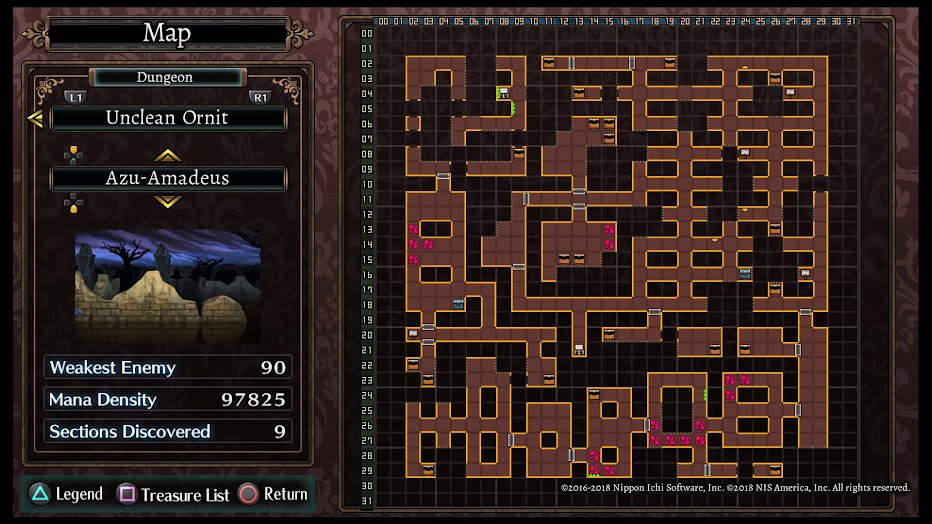Viewport: 932px width, 524px height.
Task: Open the Legend
Action: point(66,494)
